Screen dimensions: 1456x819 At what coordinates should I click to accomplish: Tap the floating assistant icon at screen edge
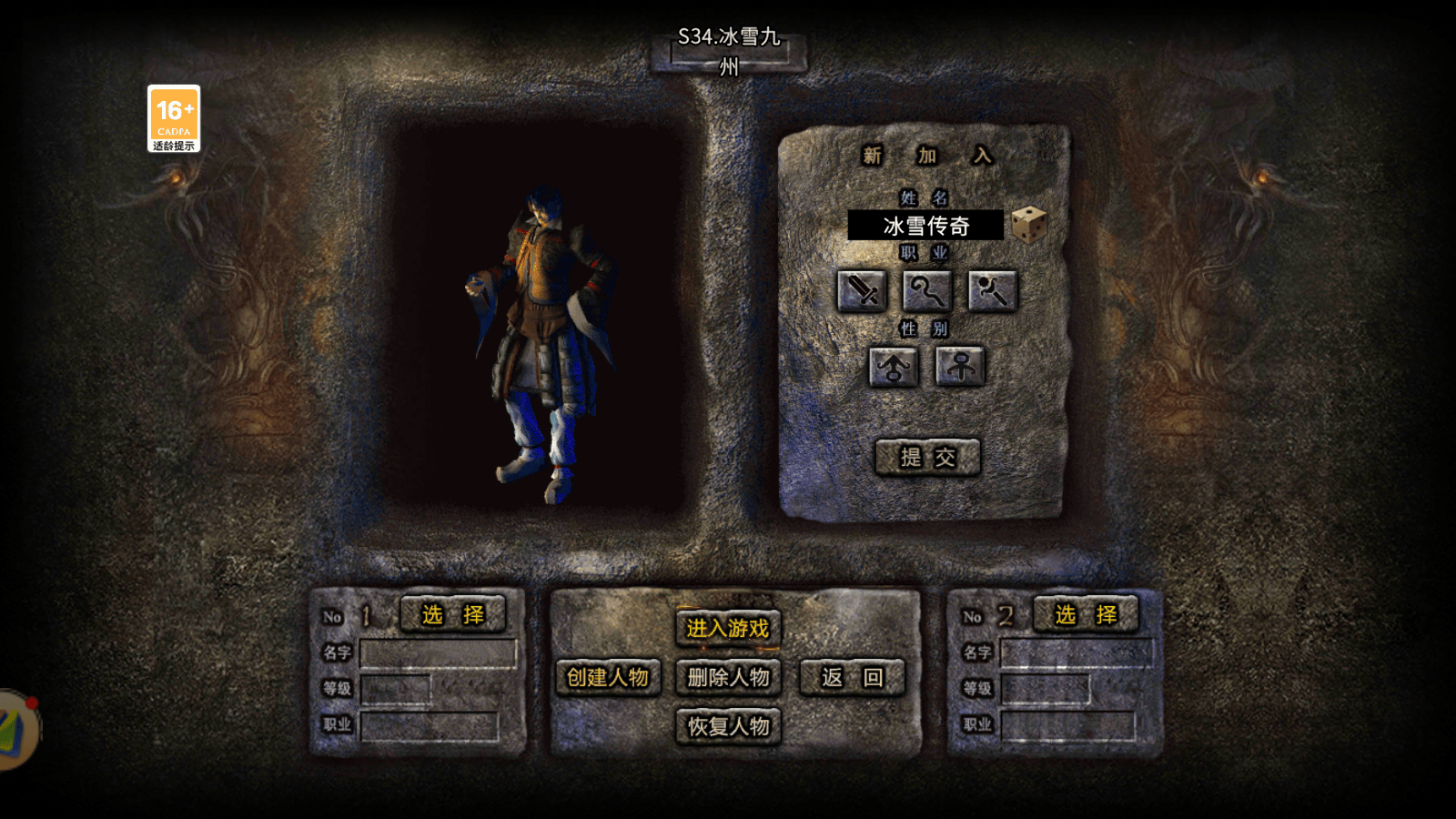click(x=16, y=730)
